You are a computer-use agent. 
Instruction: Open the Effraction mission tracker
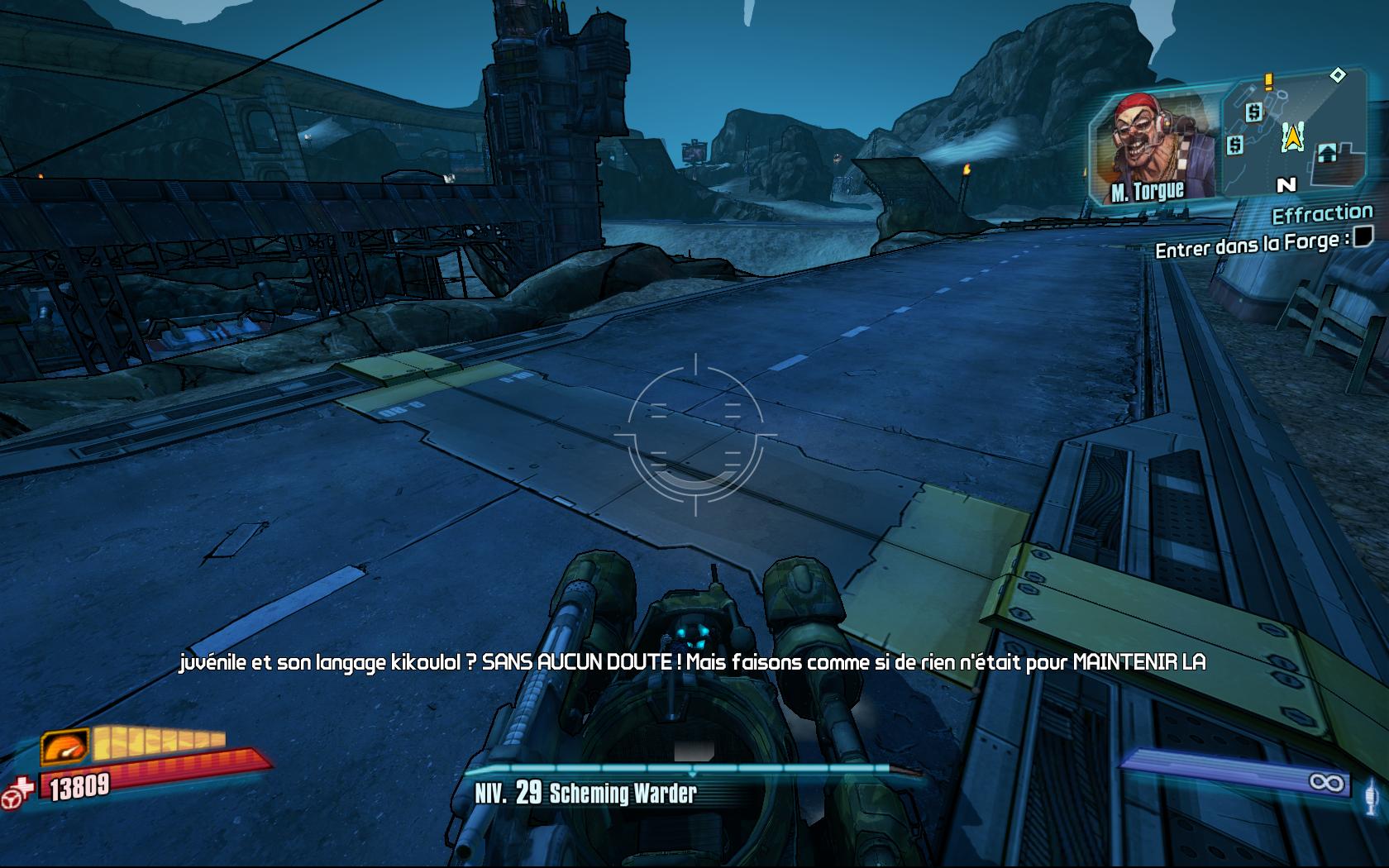[1321, 215]
